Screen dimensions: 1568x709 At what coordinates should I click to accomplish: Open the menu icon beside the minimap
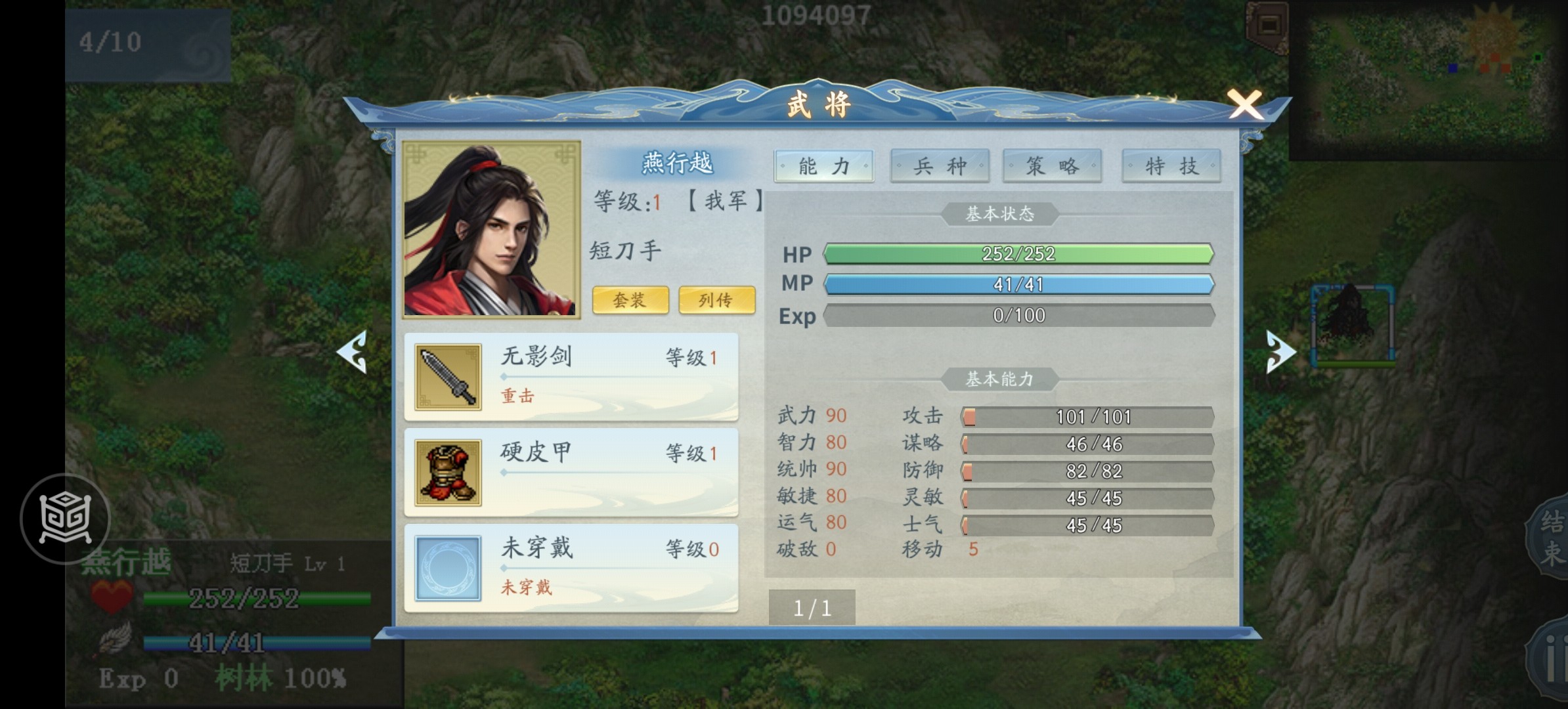[x=1267, y=26]
